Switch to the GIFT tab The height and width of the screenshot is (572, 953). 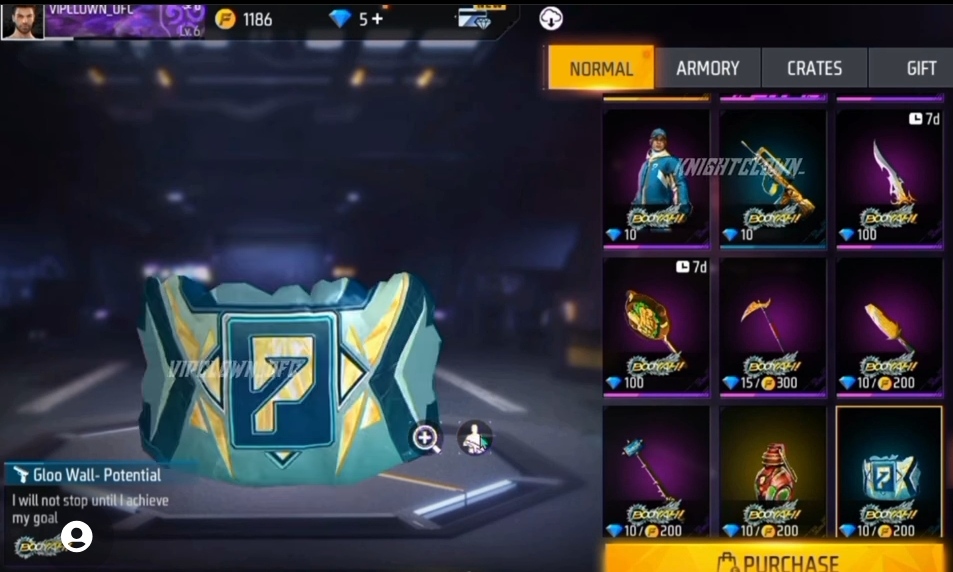pos(920,69)
